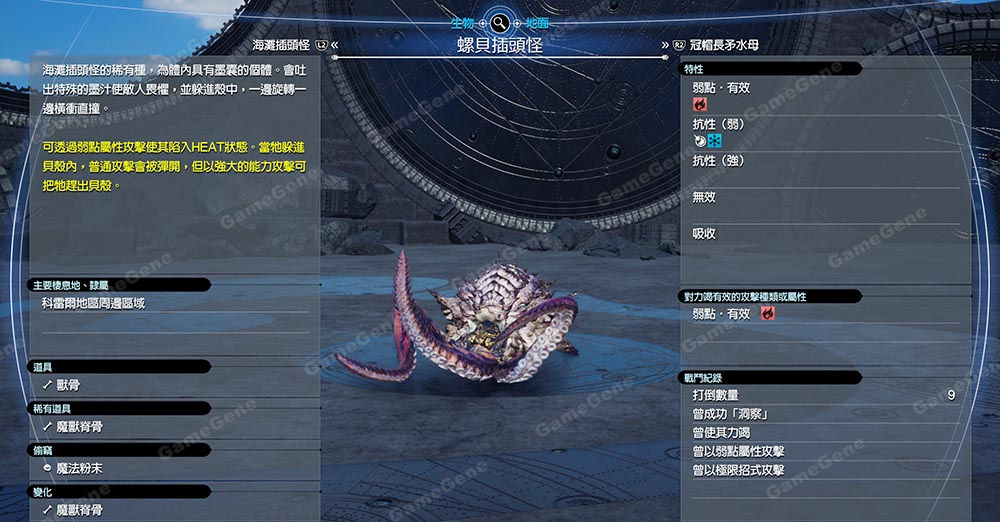The height and width of the screenshot is (522, 1000).
Task: Select the 魔法粉末 steal entry
Action: [79, 468]
